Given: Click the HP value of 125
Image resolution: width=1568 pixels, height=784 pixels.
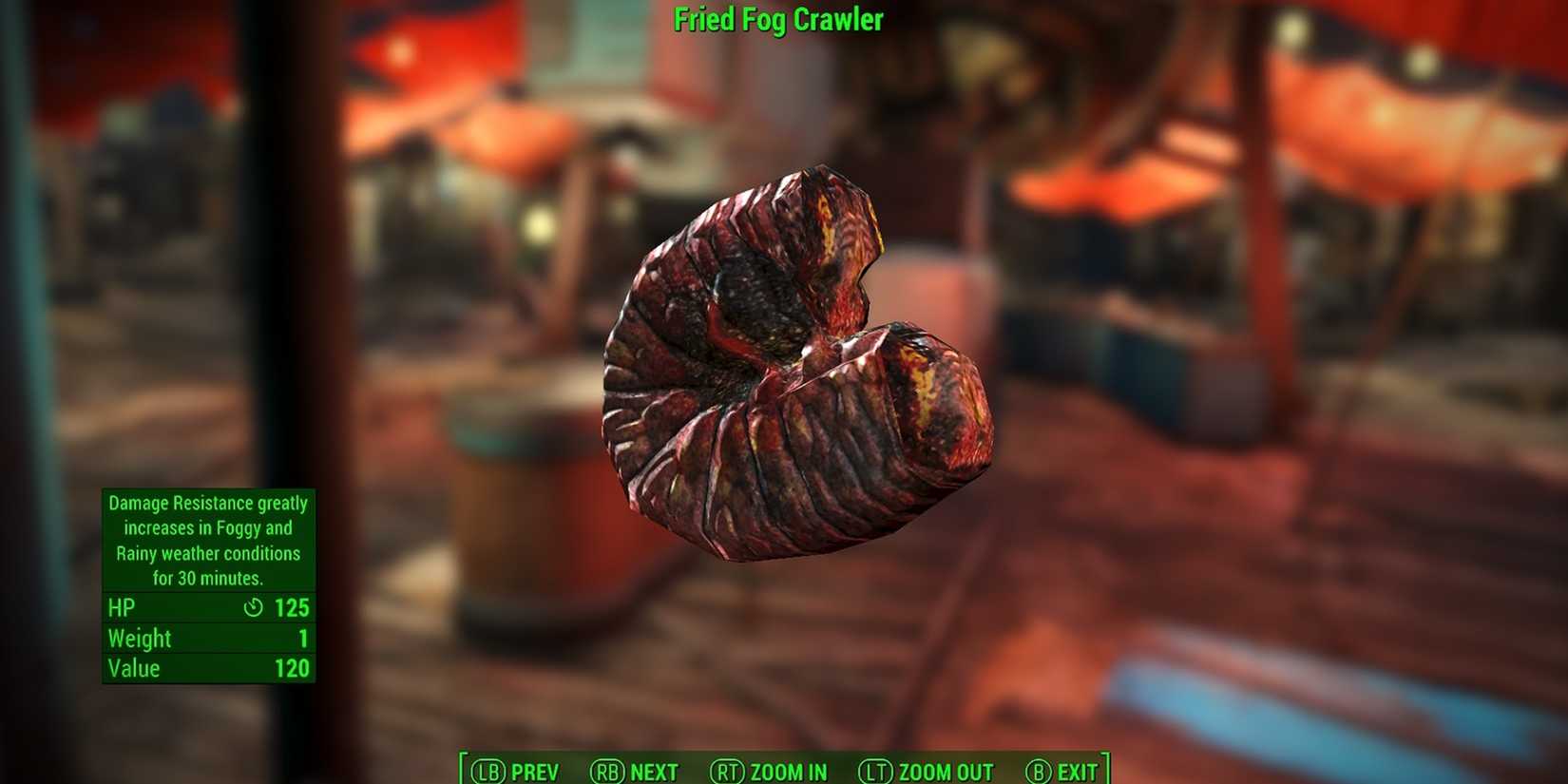Looking at the screenshot, I should [290, 607].
